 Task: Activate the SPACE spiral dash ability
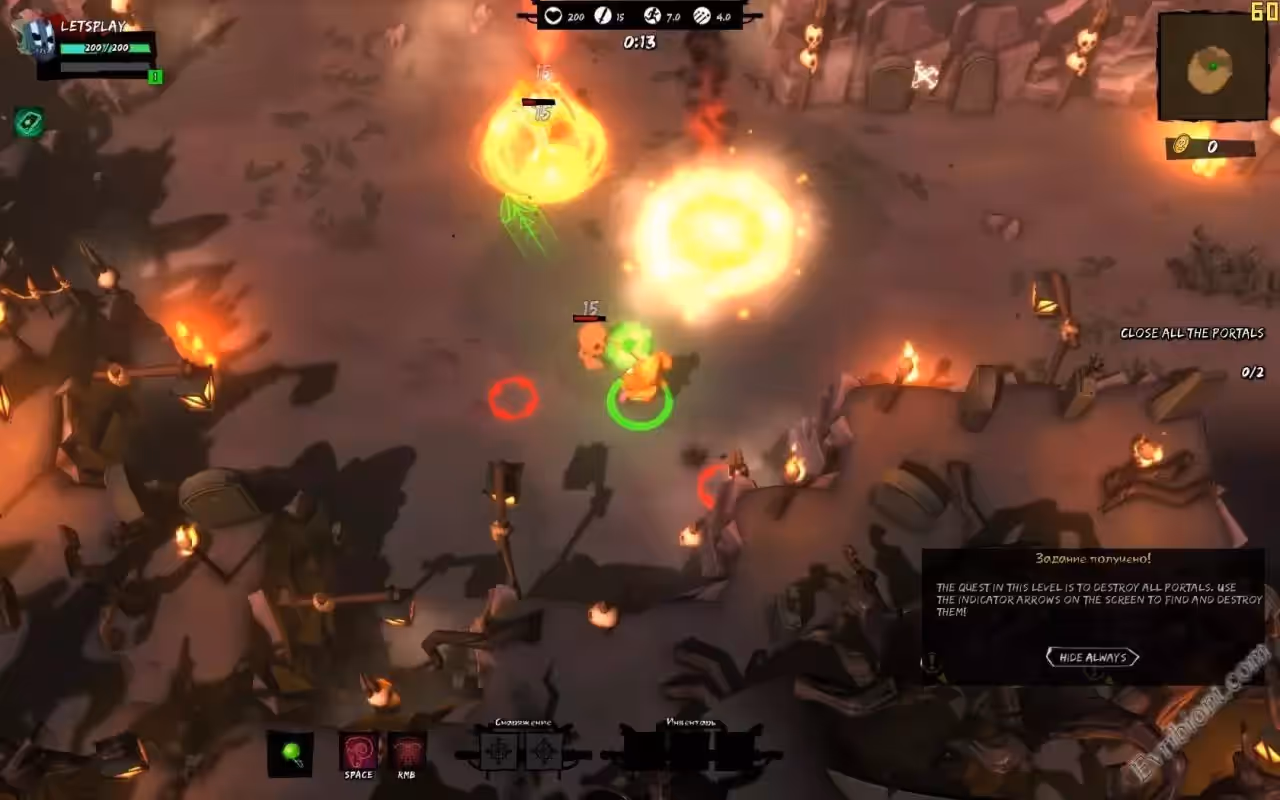point(358,751)
